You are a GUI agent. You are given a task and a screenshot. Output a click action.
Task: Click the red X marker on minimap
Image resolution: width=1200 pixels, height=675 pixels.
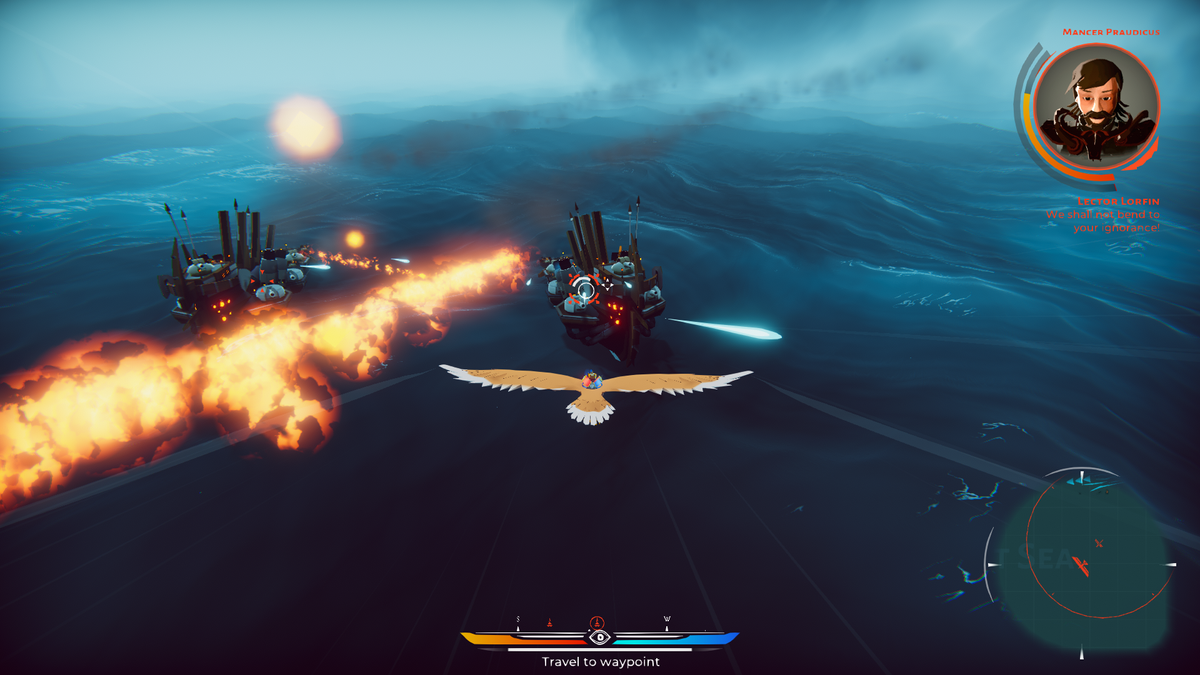1098,543
